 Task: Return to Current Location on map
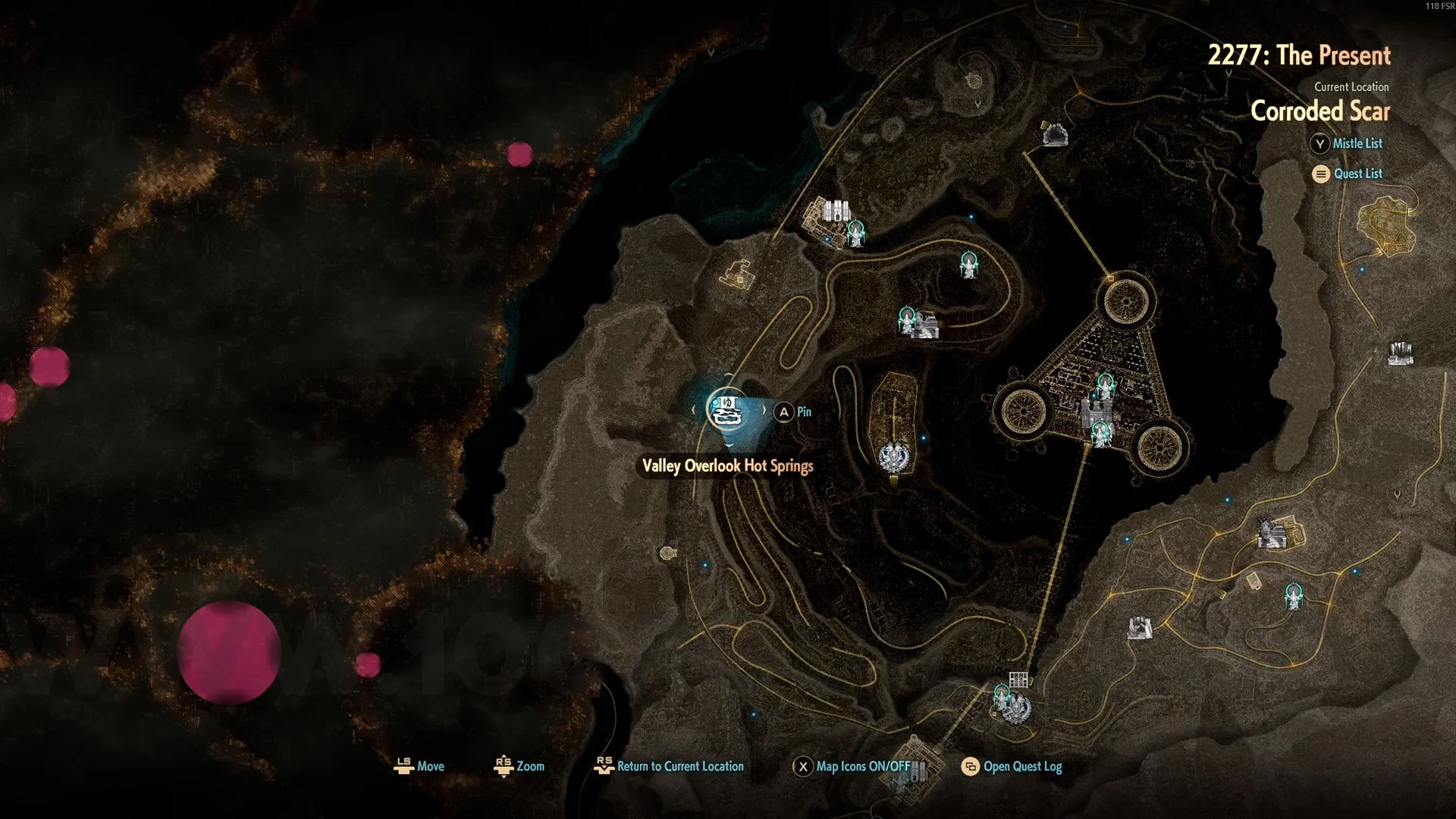point(670,766)
